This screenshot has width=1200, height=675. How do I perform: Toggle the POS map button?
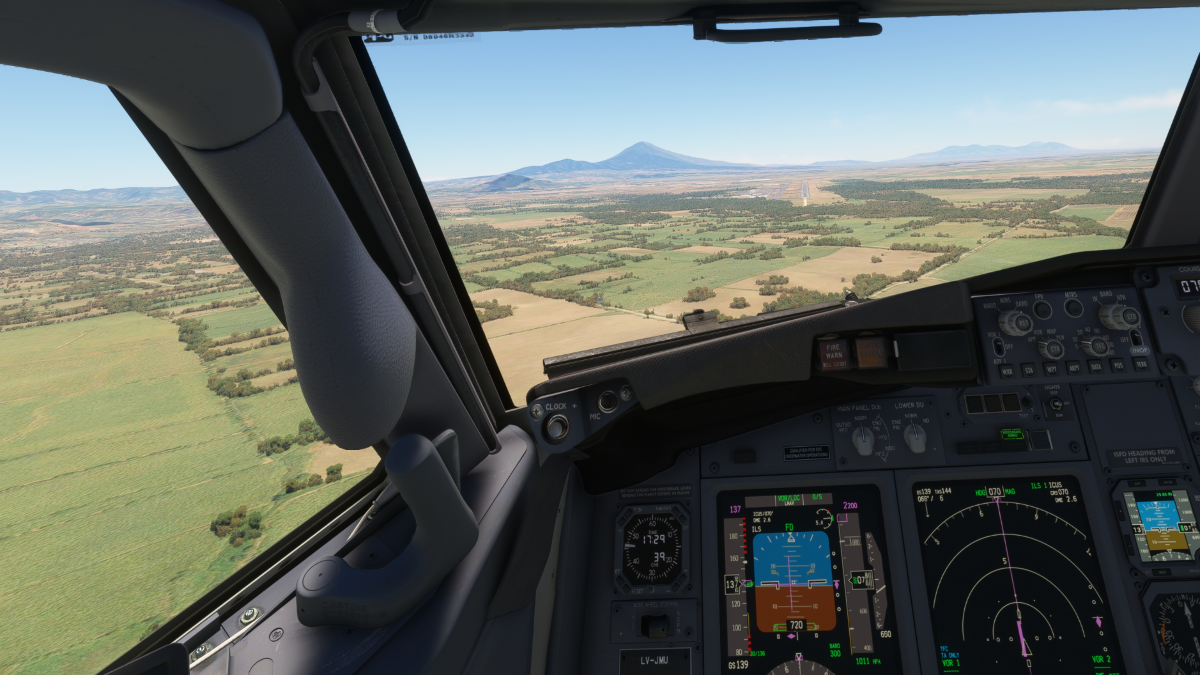pos(1119,366)
